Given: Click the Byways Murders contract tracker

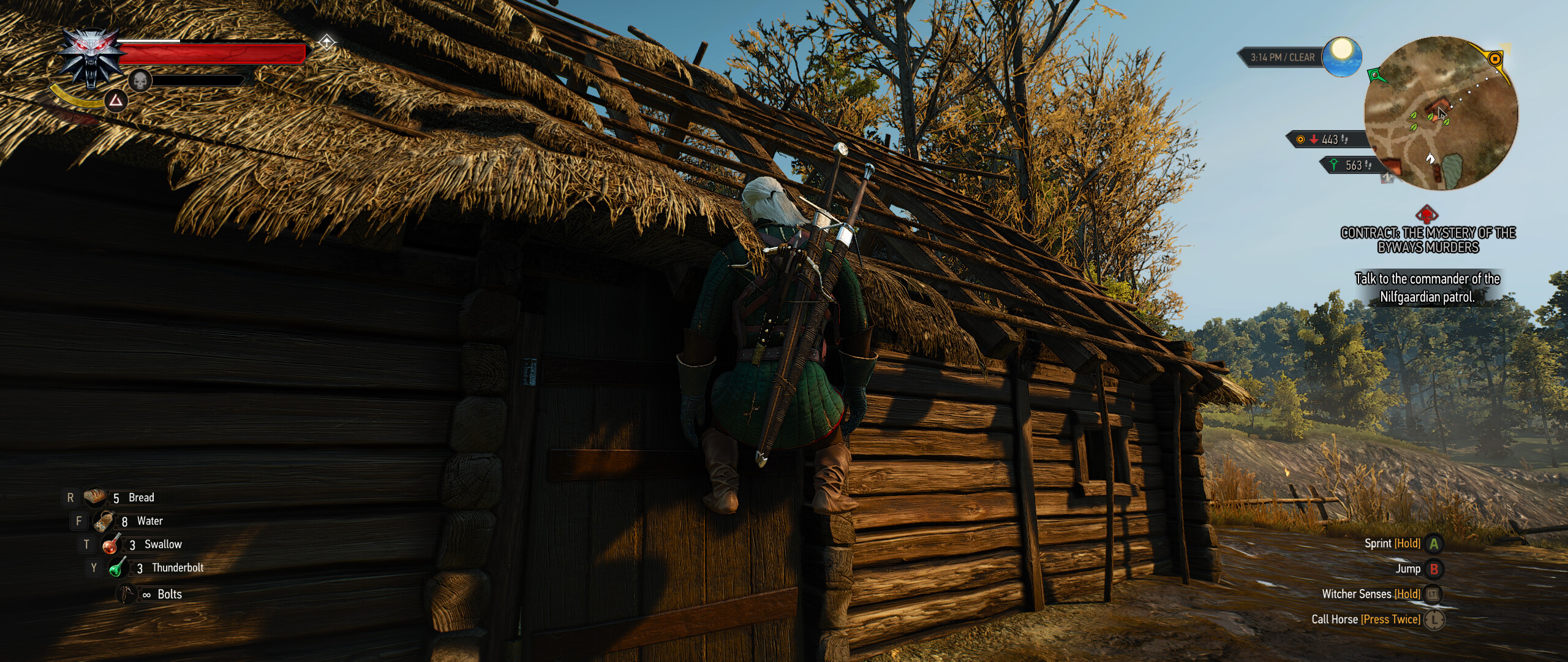Looking at the screenshot, I should tap(1428, 240).
